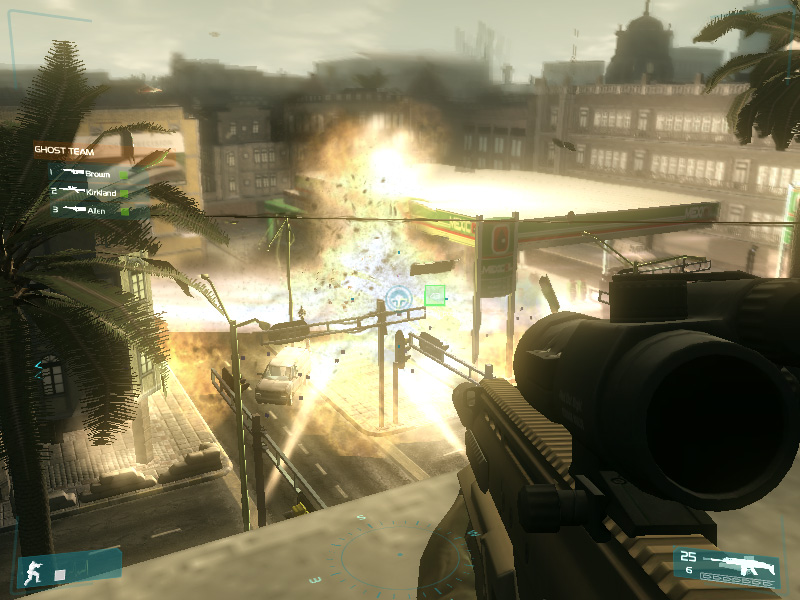Click the Ghost Team header
800x600 pixels.
pyautogui.click(x=63, y=151)
